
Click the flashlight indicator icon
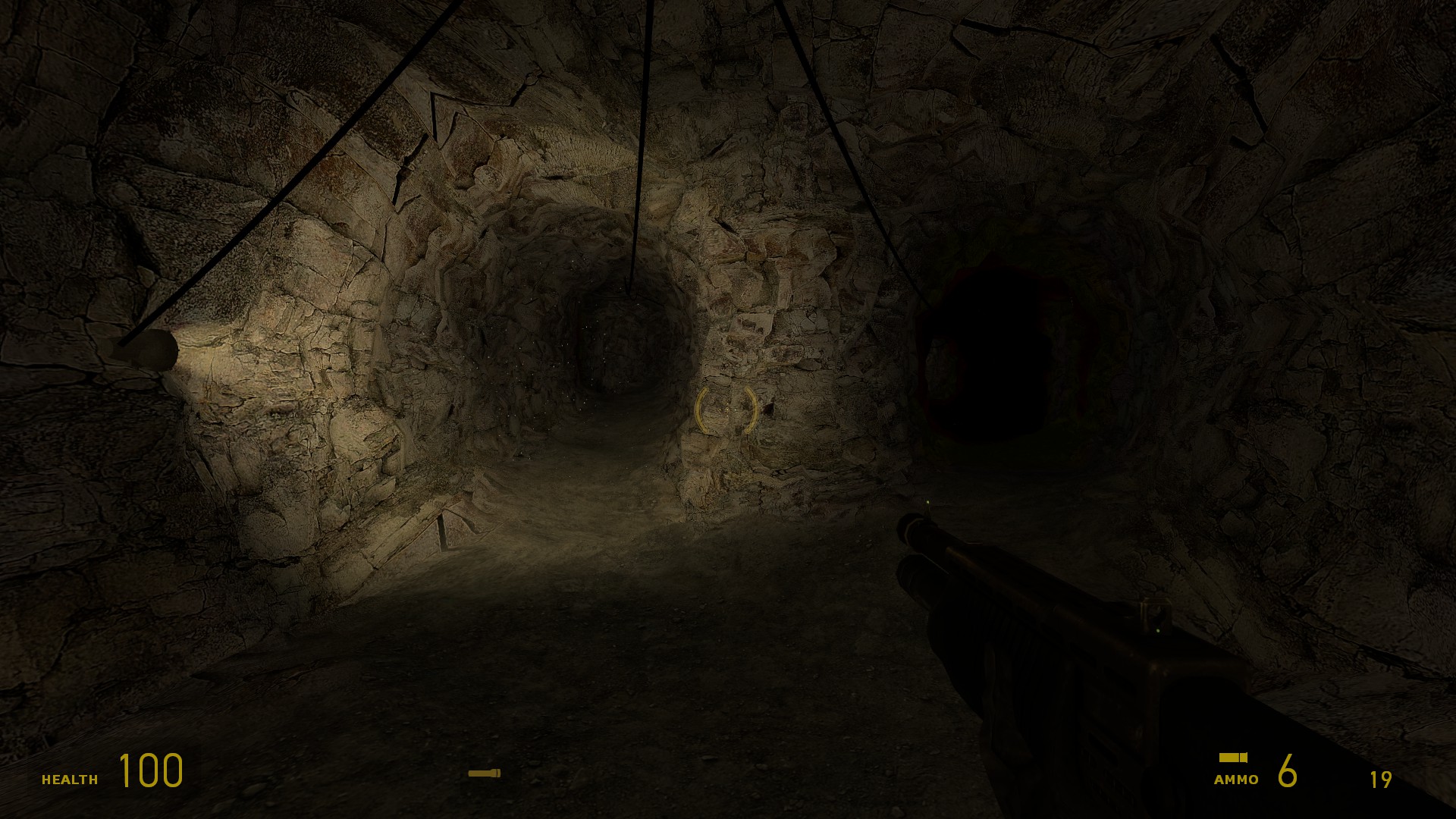click(x=484, y=773)
